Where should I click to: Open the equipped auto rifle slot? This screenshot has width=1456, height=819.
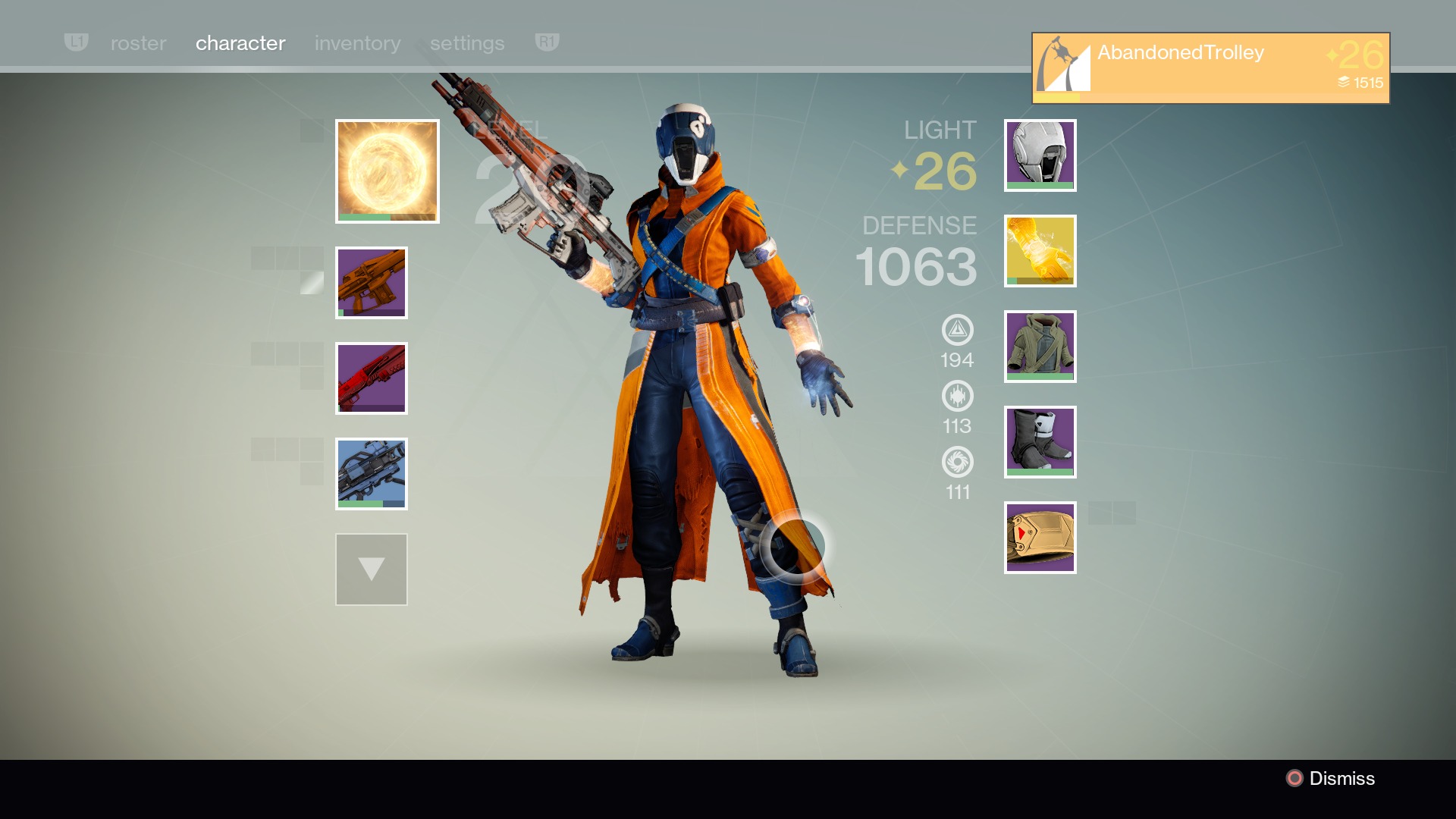coord(371,282)
